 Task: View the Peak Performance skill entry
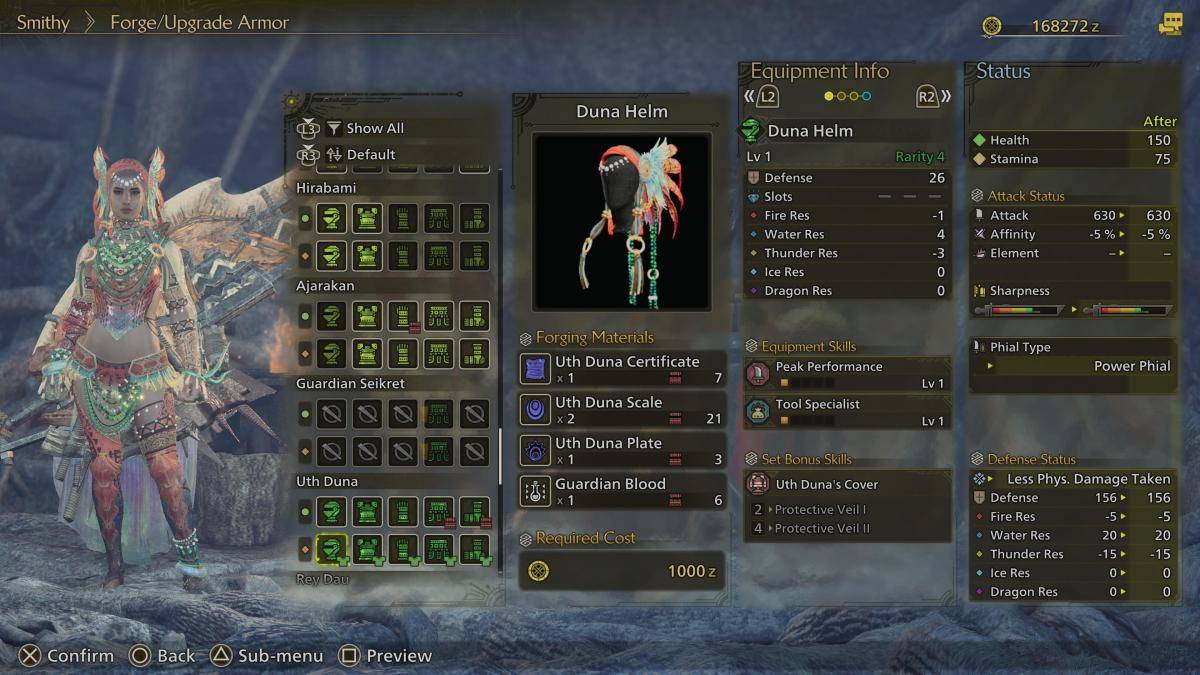(847, 374)
